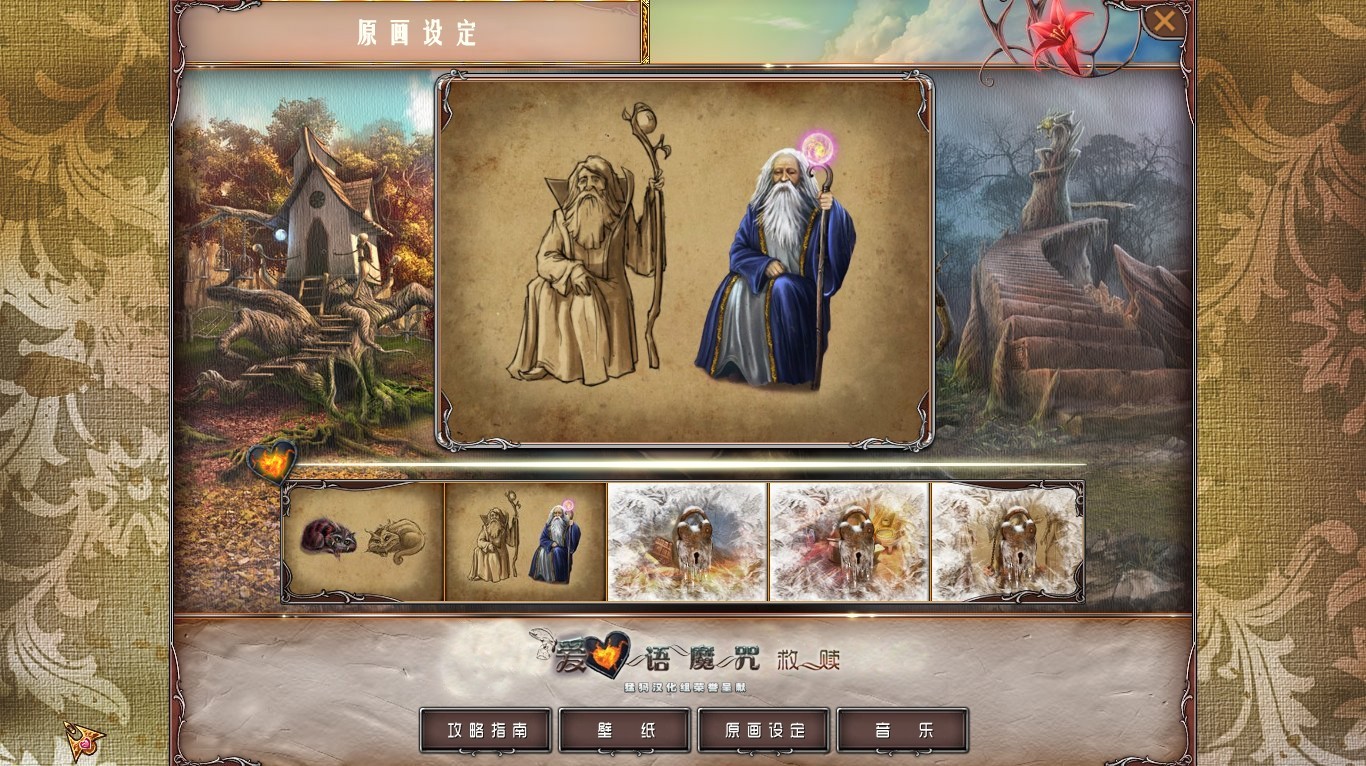This screenshot has width=1366, height=766.
Task: Select the last skull artwork thumbnail
Action: 1007,541
